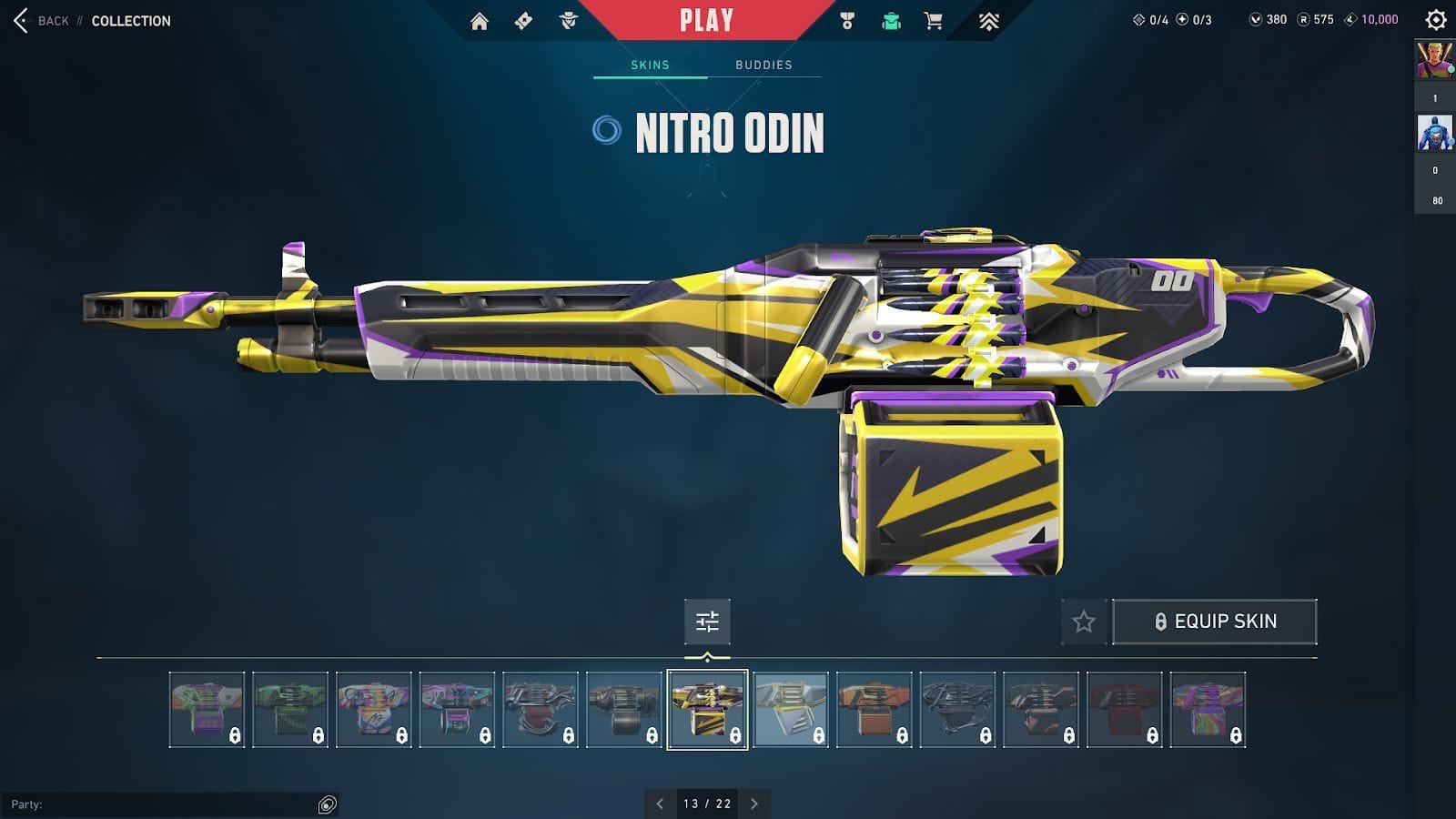Toggle the favorite star for Nitro Odin

point(1083,622)
